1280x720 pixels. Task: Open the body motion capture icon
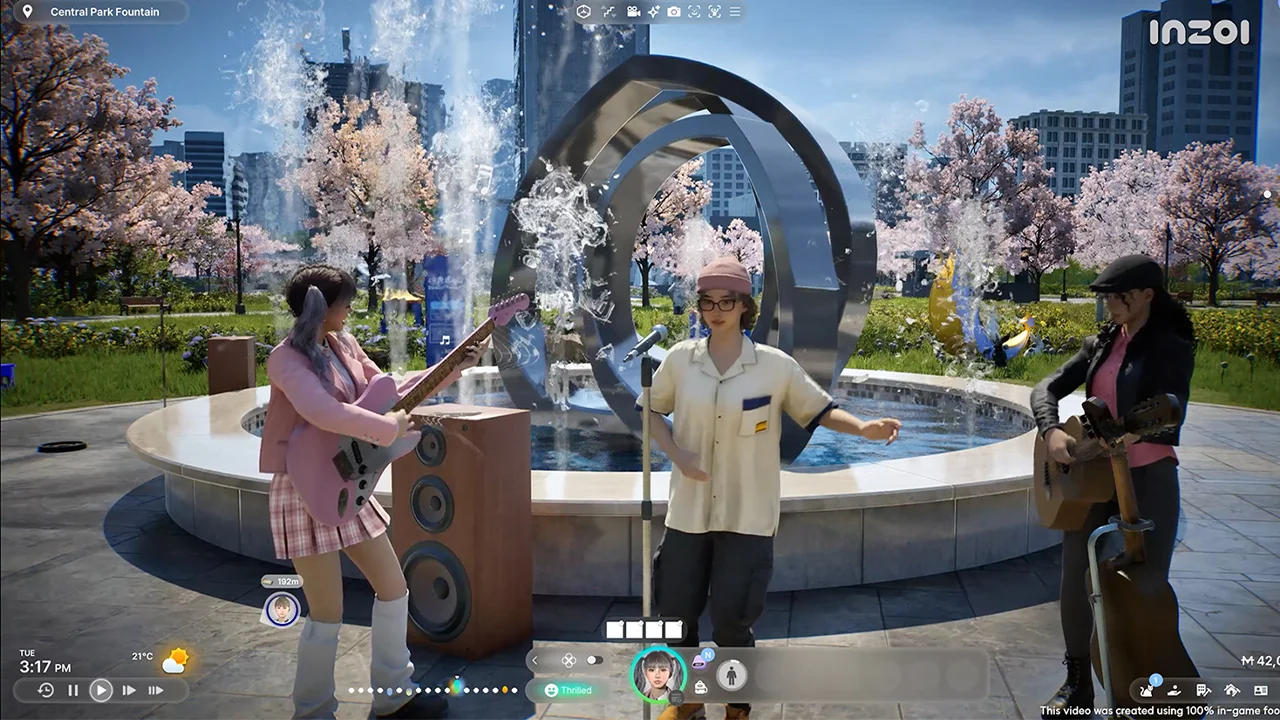[714, 11]
